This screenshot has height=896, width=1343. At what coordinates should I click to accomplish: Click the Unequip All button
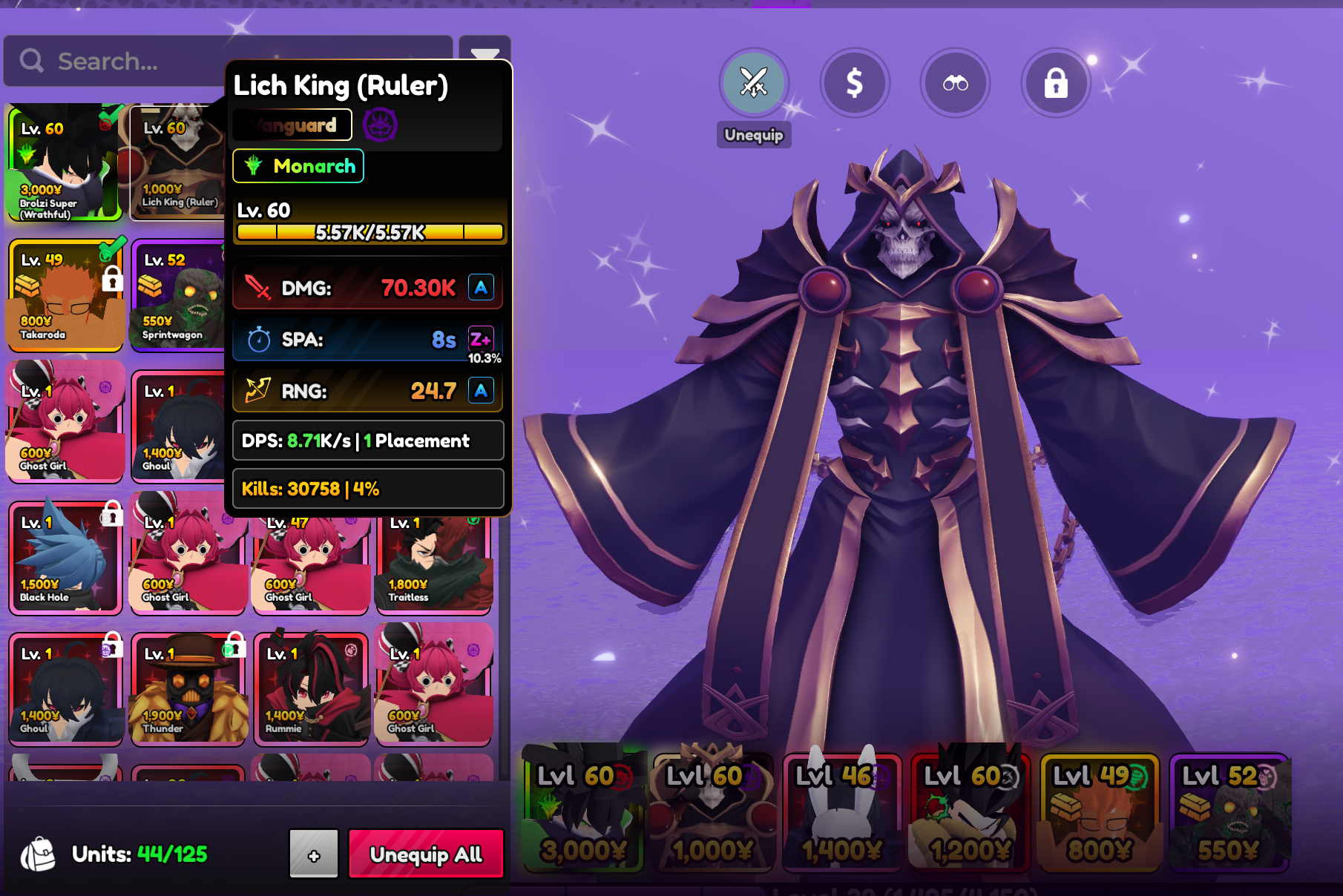(x=426, y=854)
